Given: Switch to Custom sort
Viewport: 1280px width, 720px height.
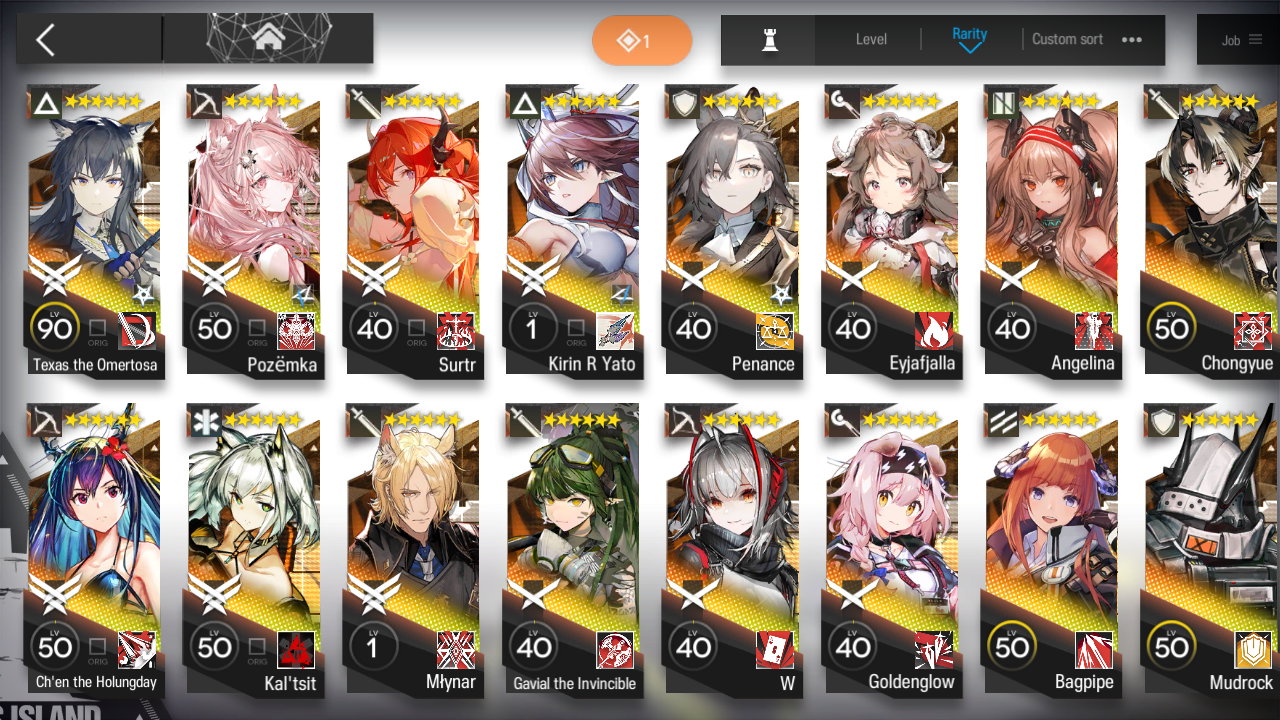Looking at the screenshot, I should point(1067,39).
